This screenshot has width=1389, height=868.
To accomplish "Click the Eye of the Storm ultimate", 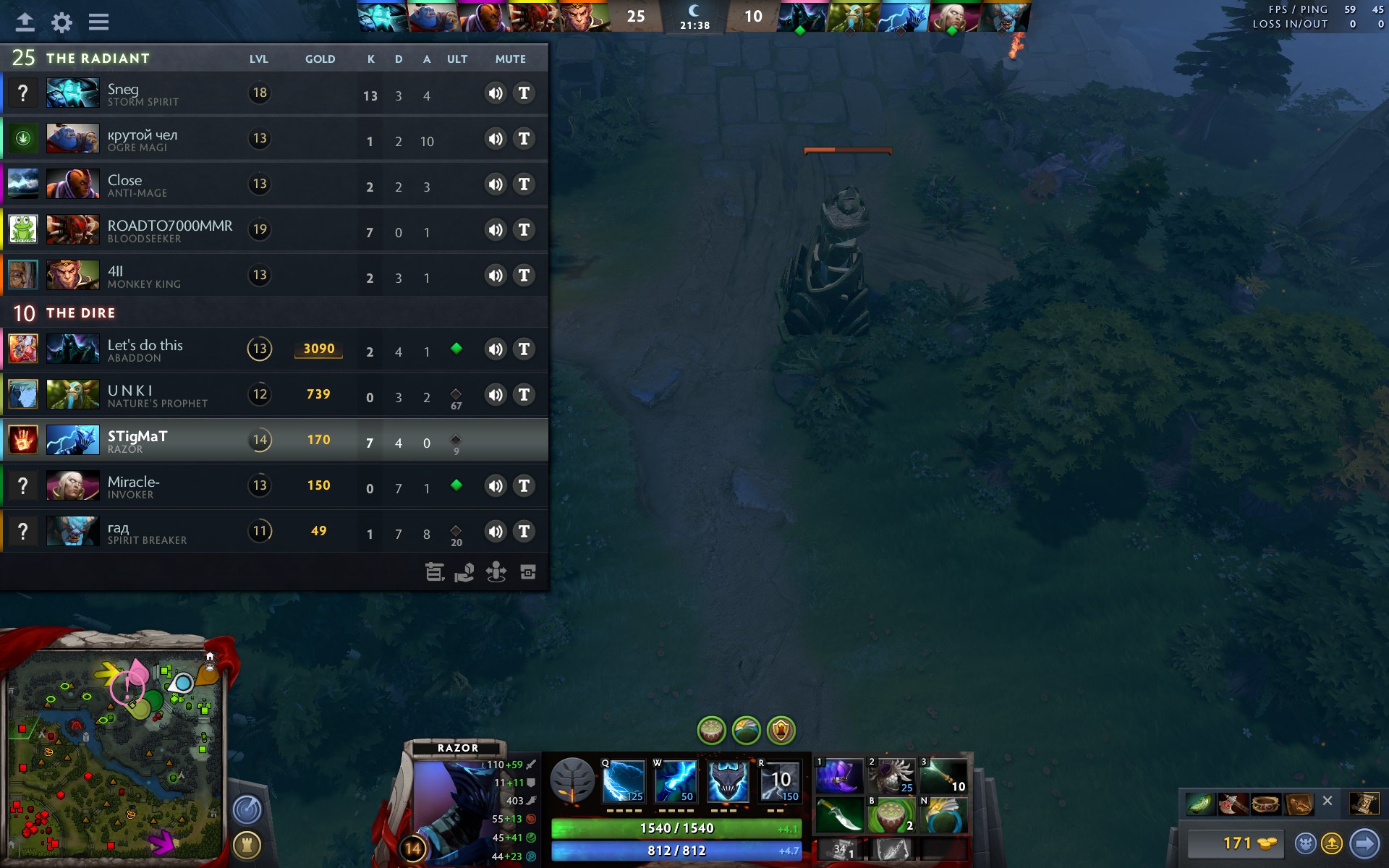I will [x=780, y=781].
